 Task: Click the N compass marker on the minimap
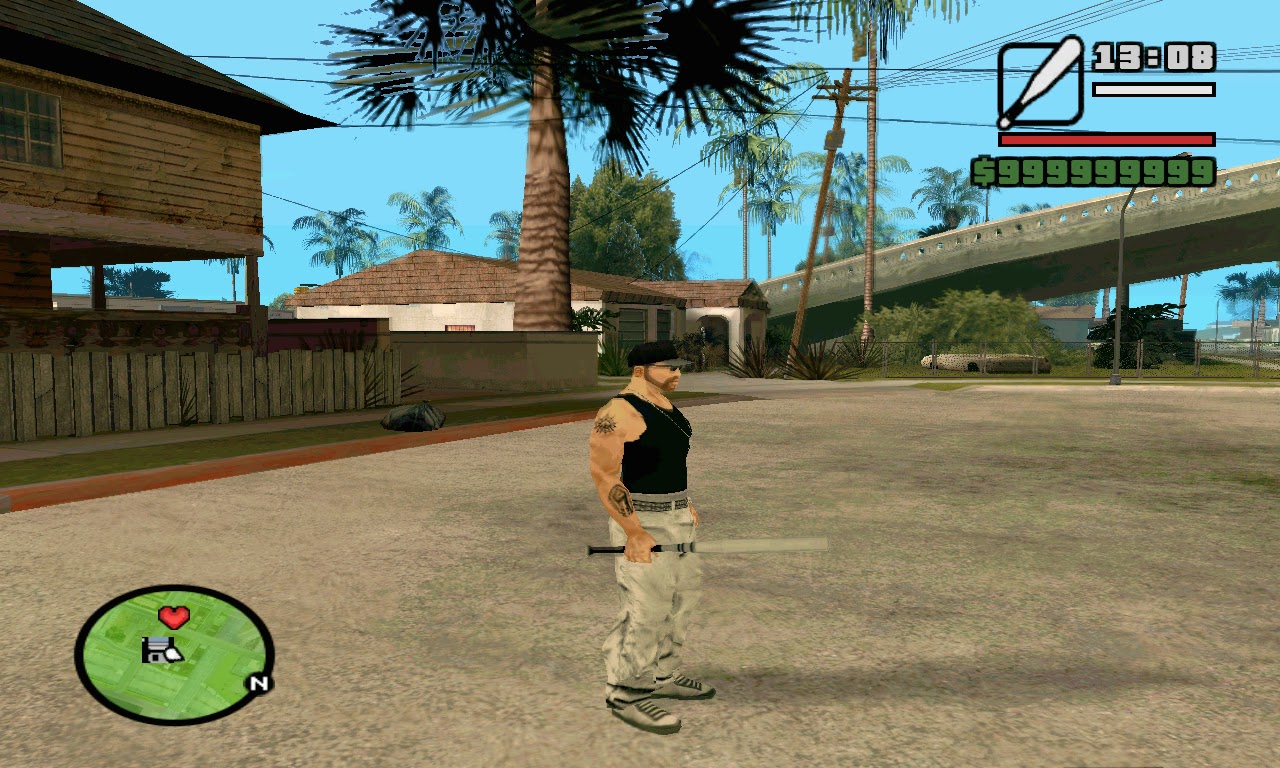(259, 681)
